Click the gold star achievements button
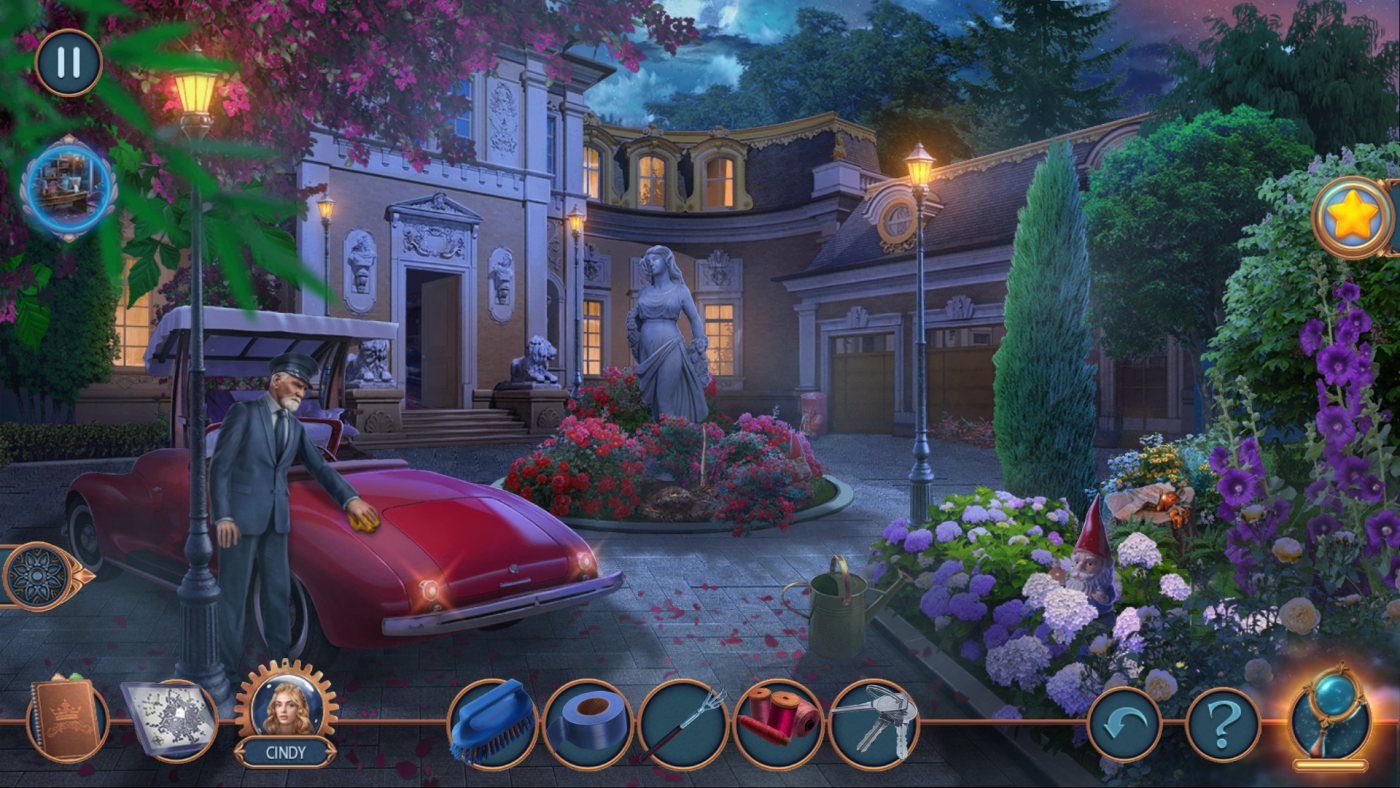The height and width of the screenshot is (788, 1400). point(1351,217)
